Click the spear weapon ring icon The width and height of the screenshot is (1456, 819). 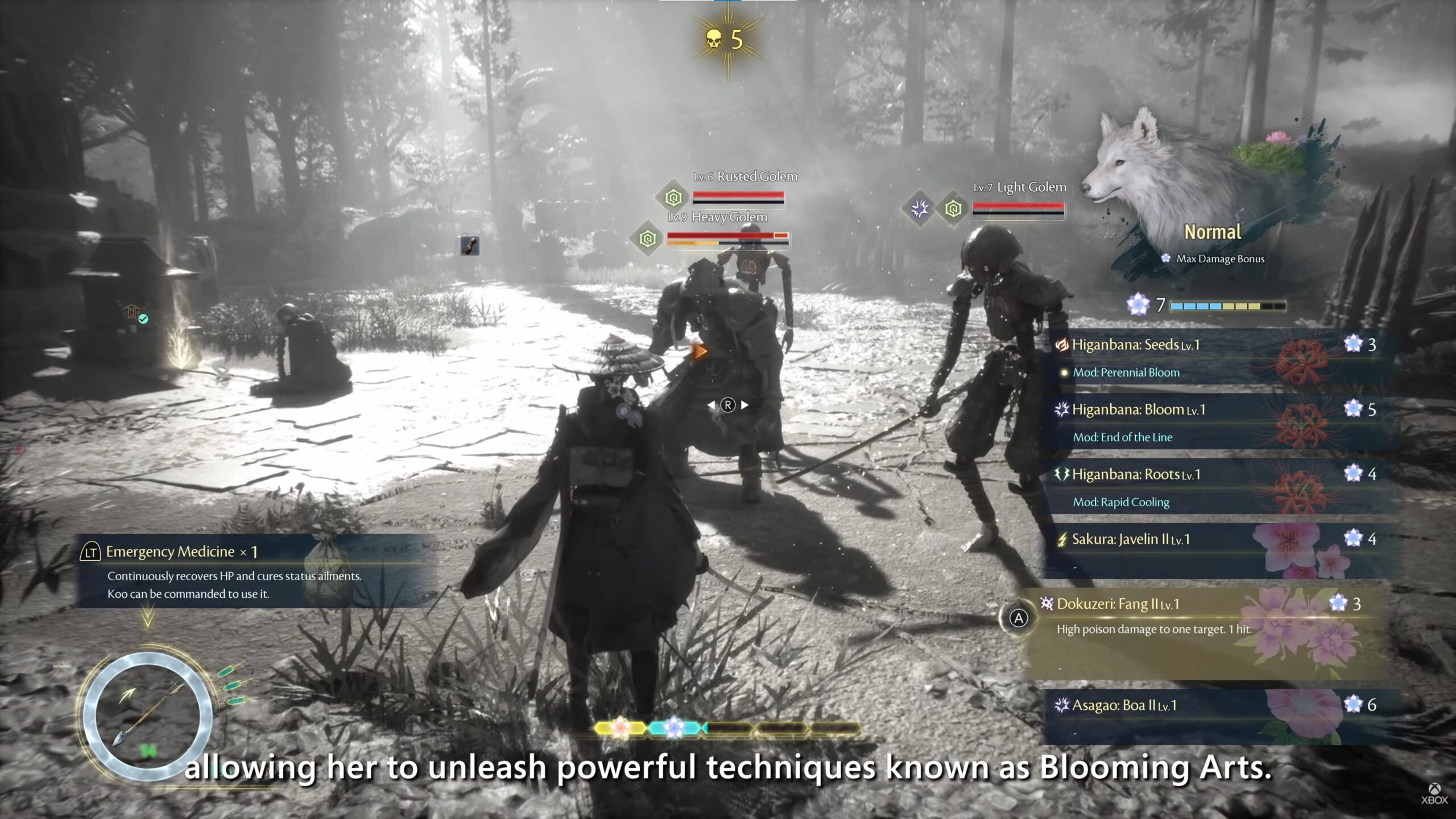(148, 715)
